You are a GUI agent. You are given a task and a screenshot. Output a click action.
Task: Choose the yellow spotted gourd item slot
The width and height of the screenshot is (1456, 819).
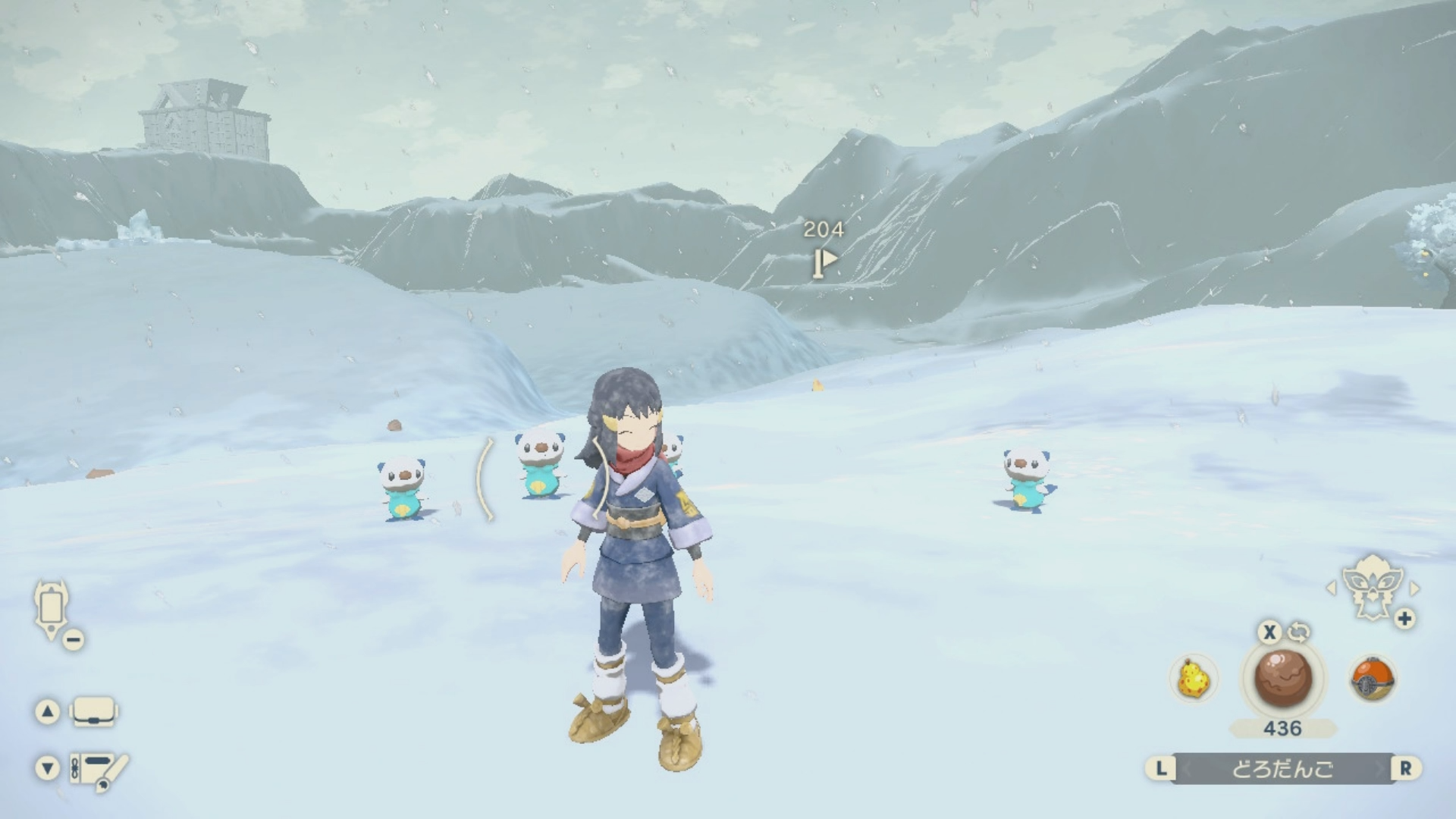coord(1194,679)
